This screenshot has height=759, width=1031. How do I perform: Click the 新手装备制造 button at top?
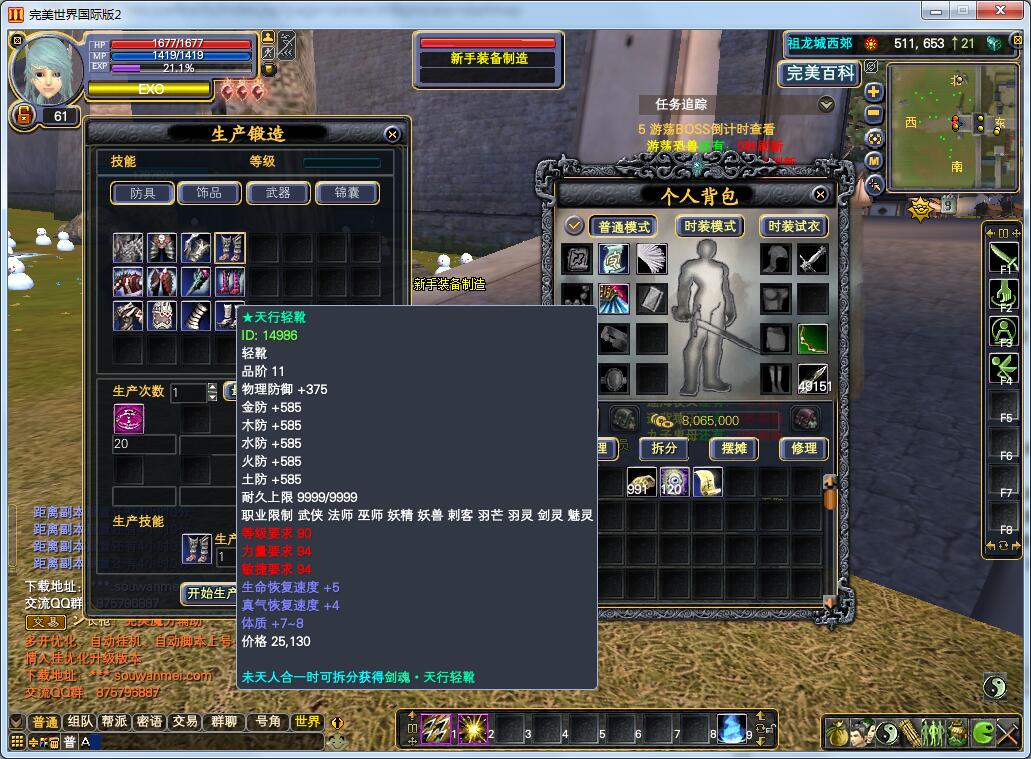point(489,59)
